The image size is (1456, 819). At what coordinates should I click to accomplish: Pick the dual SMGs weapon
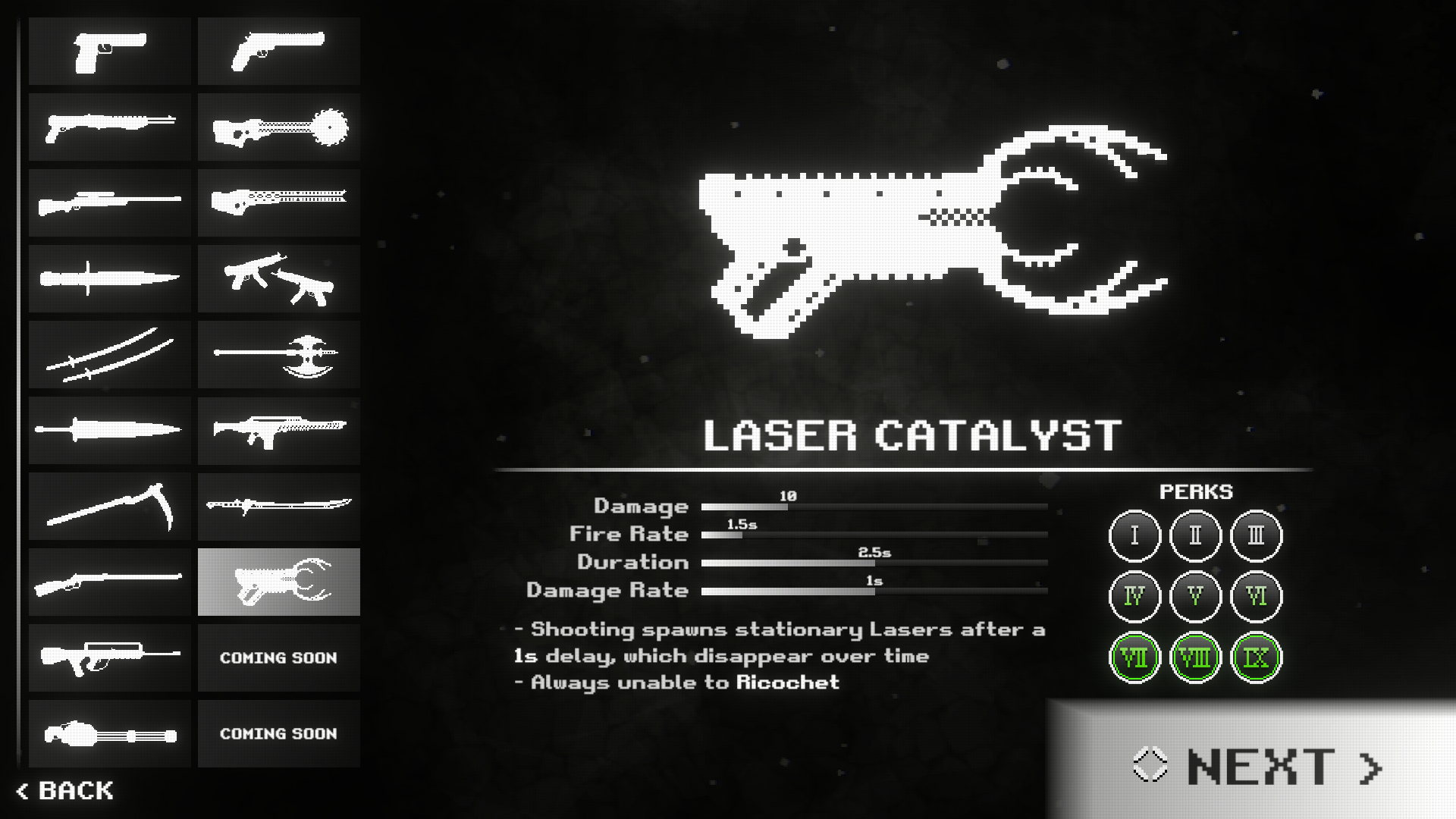[278, 278]
